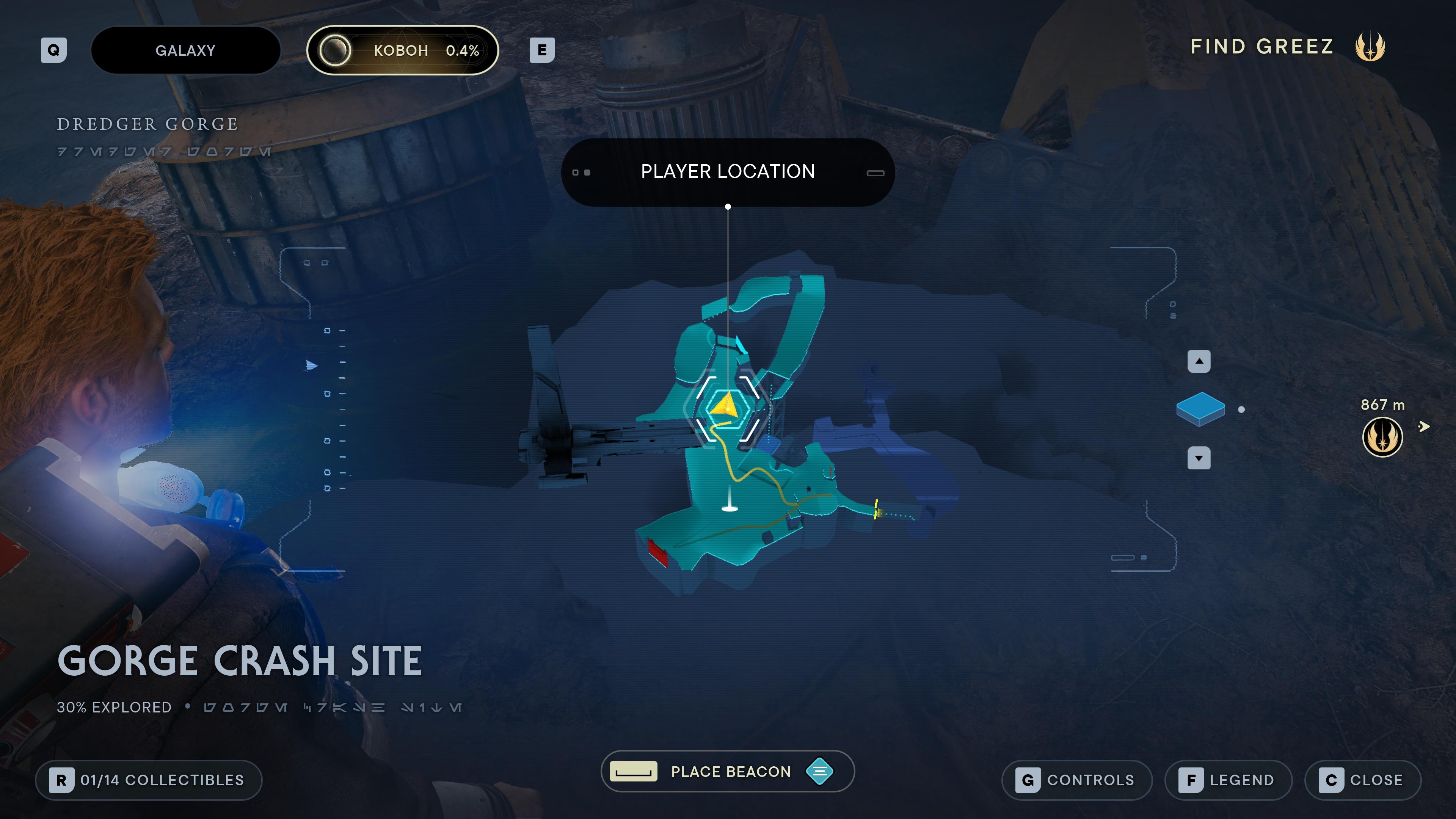
Task: Open the Galaxy view
Action: click(x=185, y=50)
